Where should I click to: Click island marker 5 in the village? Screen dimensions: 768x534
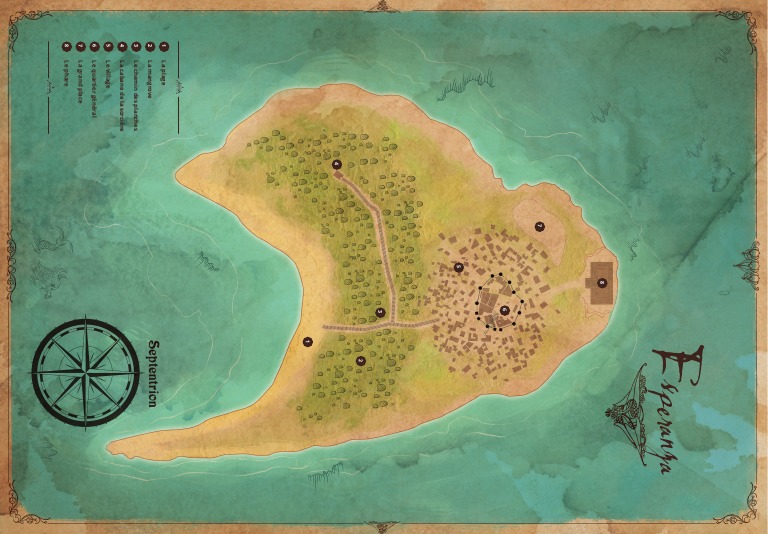pyautogui.click(x=459, y=267)
